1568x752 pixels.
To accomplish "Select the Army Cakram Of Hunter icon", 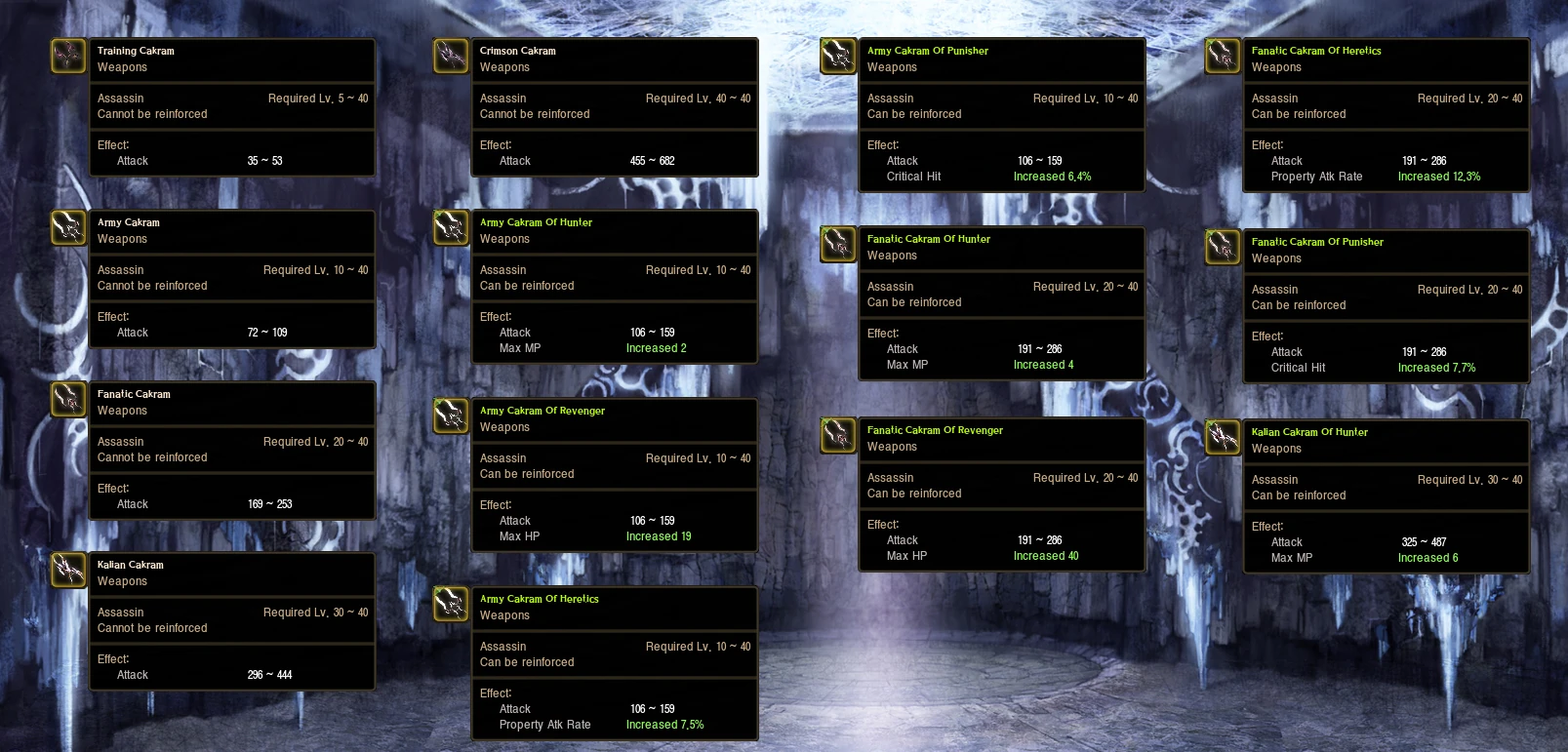I will (450, 227).
